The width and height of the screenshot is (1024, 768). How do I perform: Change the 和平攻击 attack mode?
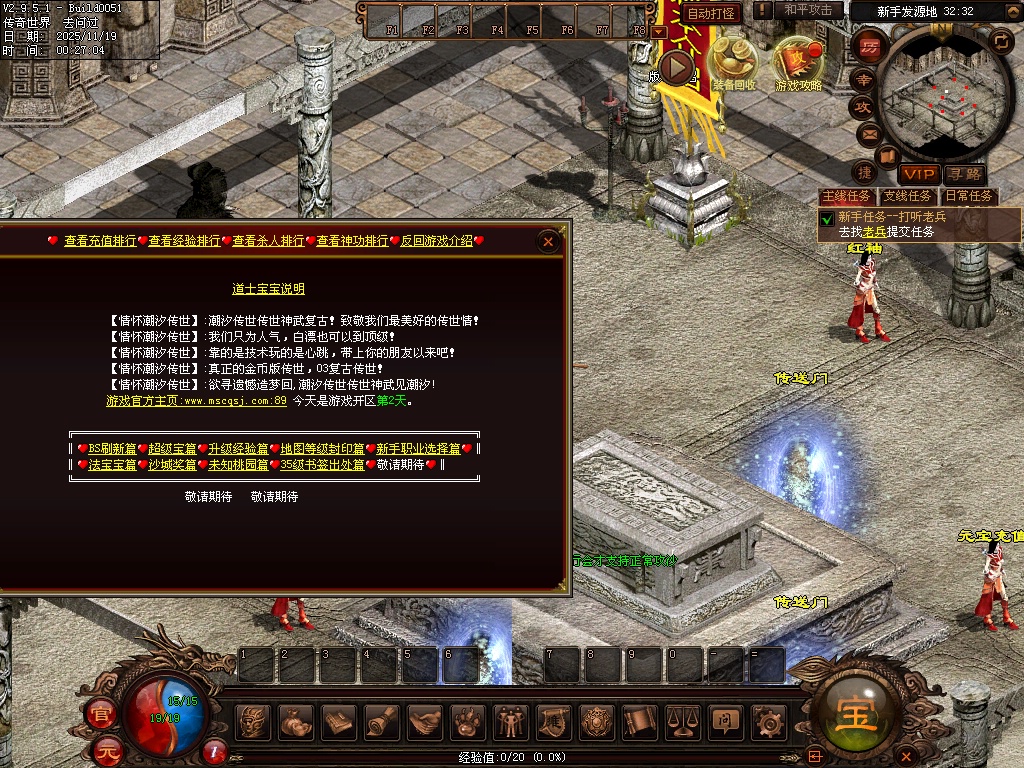point(808,10)
